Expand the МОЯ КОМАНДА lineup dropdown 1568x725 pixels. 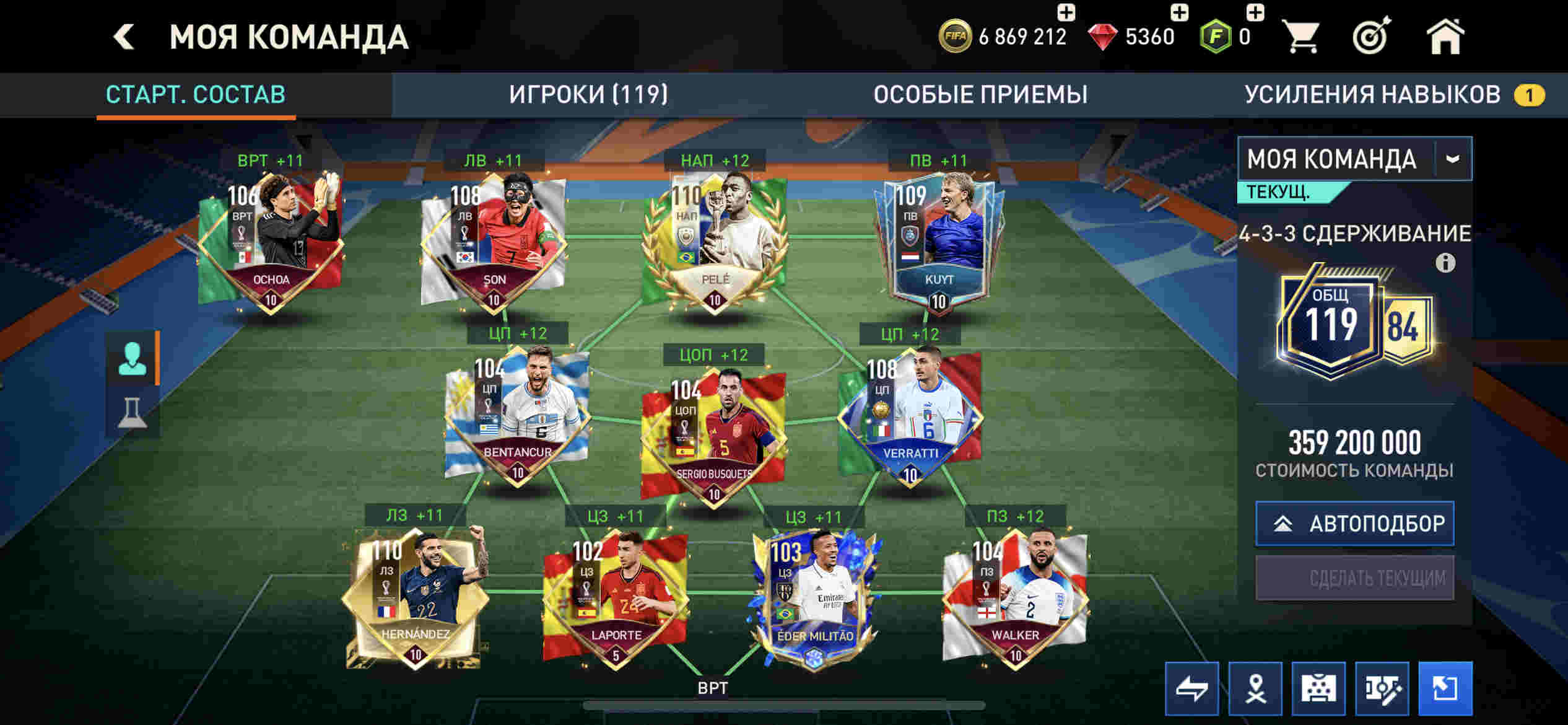tap(1452, 159)
